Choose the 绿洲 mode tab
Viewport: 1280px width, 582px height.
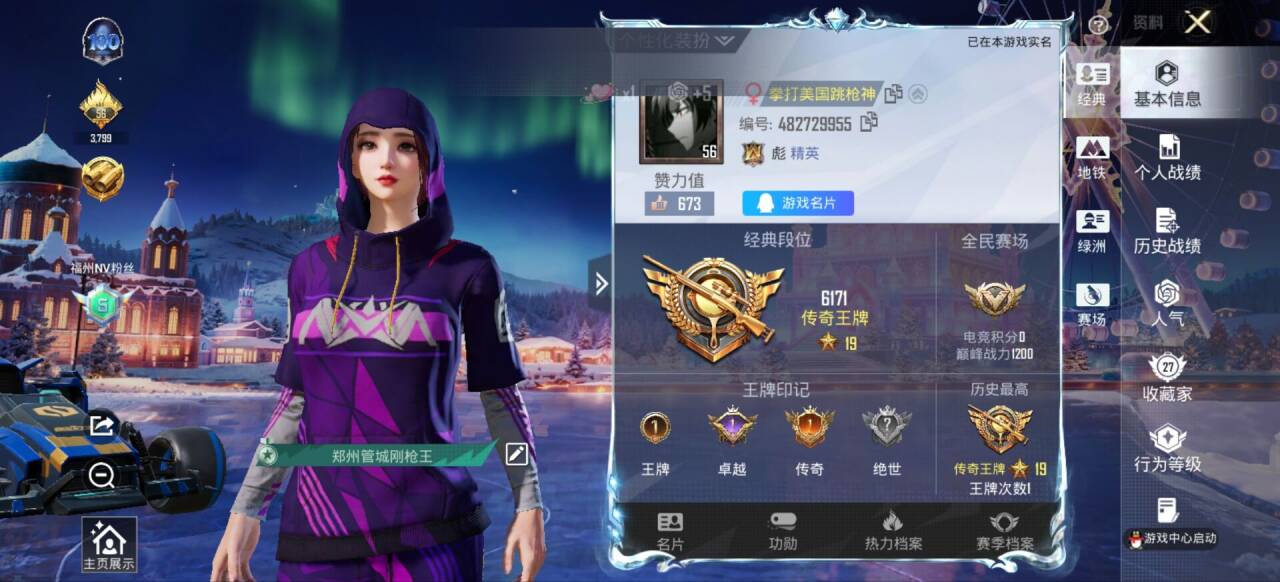[x=1092, y=231]
